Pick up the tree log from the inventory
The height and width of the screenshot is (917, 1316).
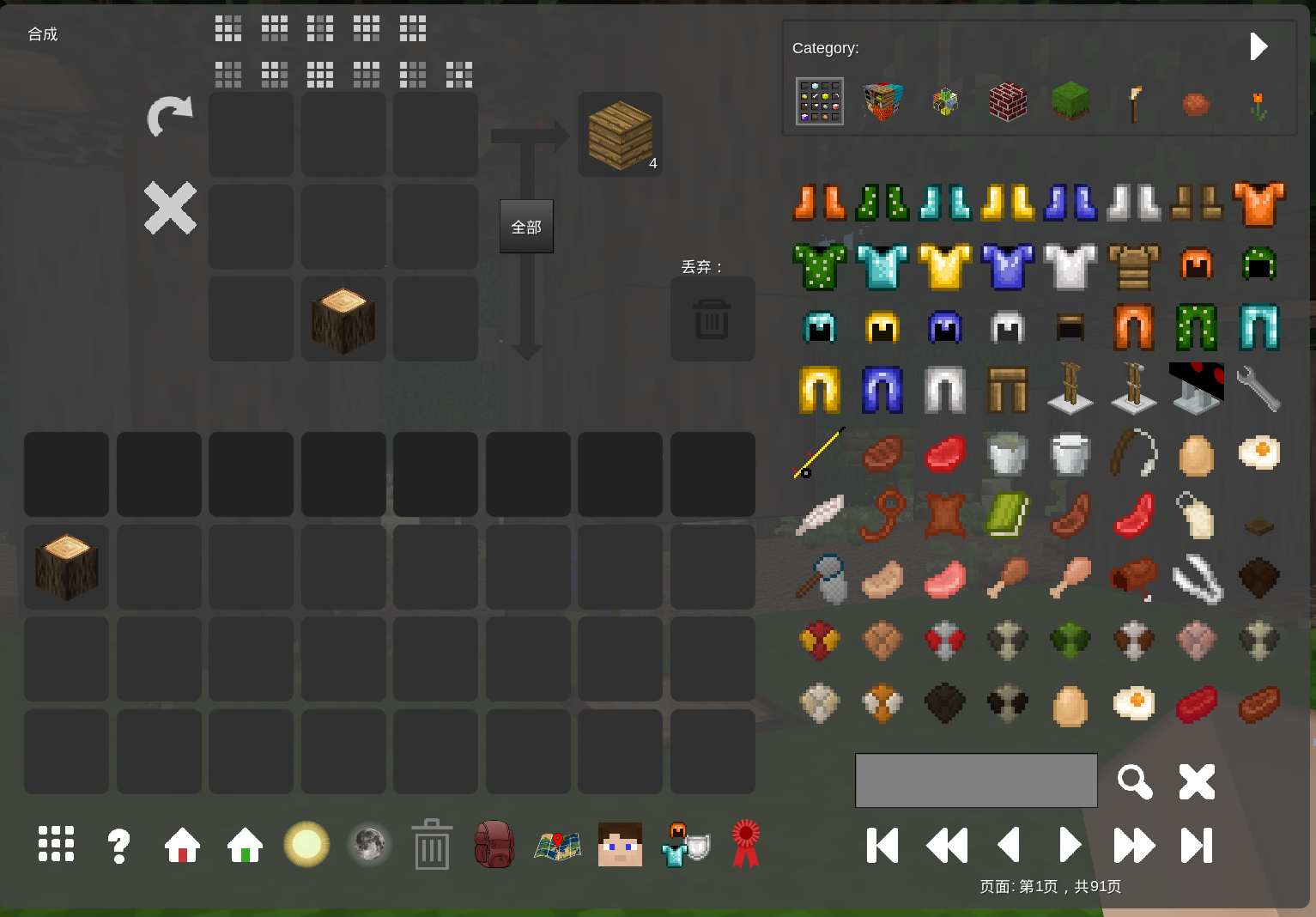66,567
